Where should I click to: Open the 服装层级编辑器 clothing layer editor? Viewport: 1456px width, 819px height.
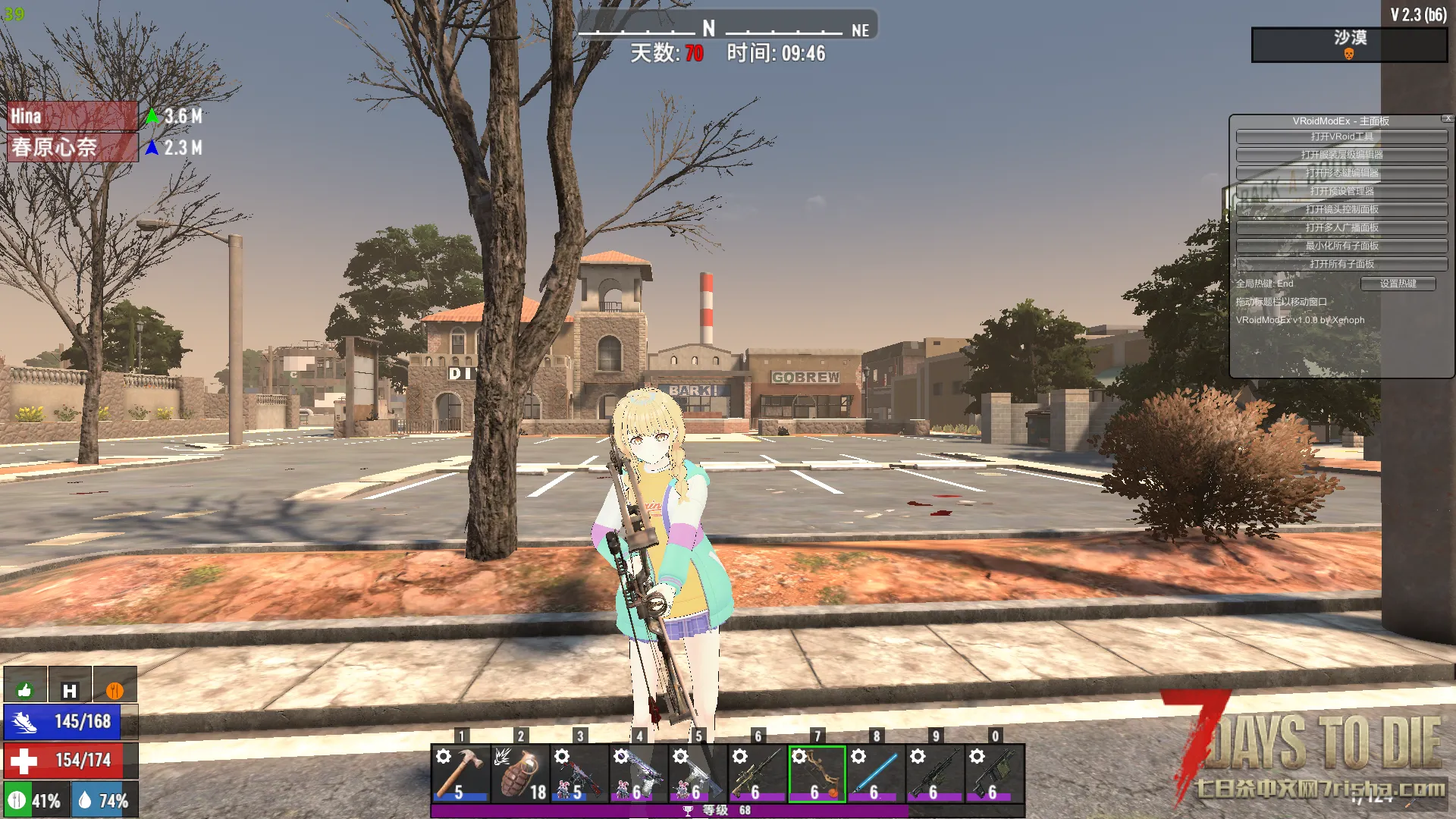(x=1341, y=155)
